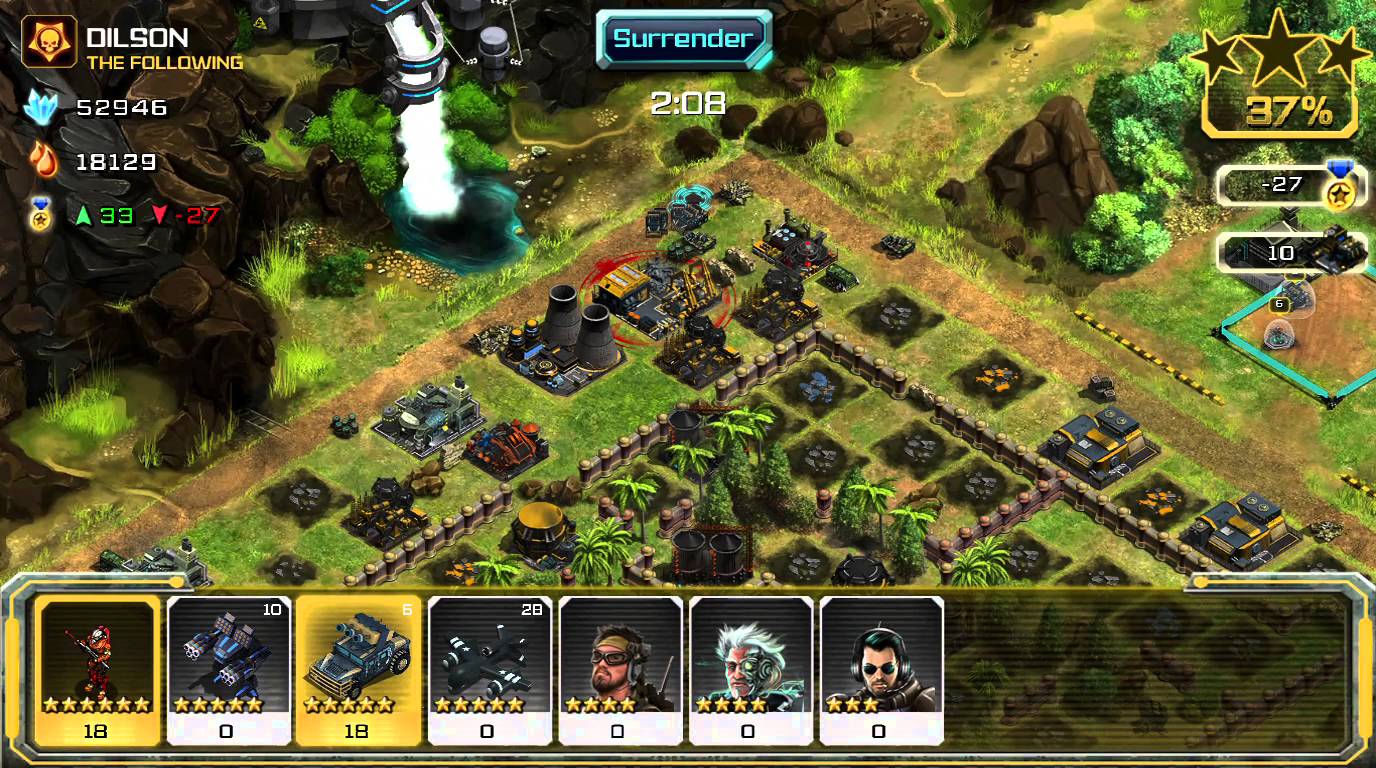Choose the white-haired scientist hero card
The image size is (1376, 768).
(x=750, y=670)
